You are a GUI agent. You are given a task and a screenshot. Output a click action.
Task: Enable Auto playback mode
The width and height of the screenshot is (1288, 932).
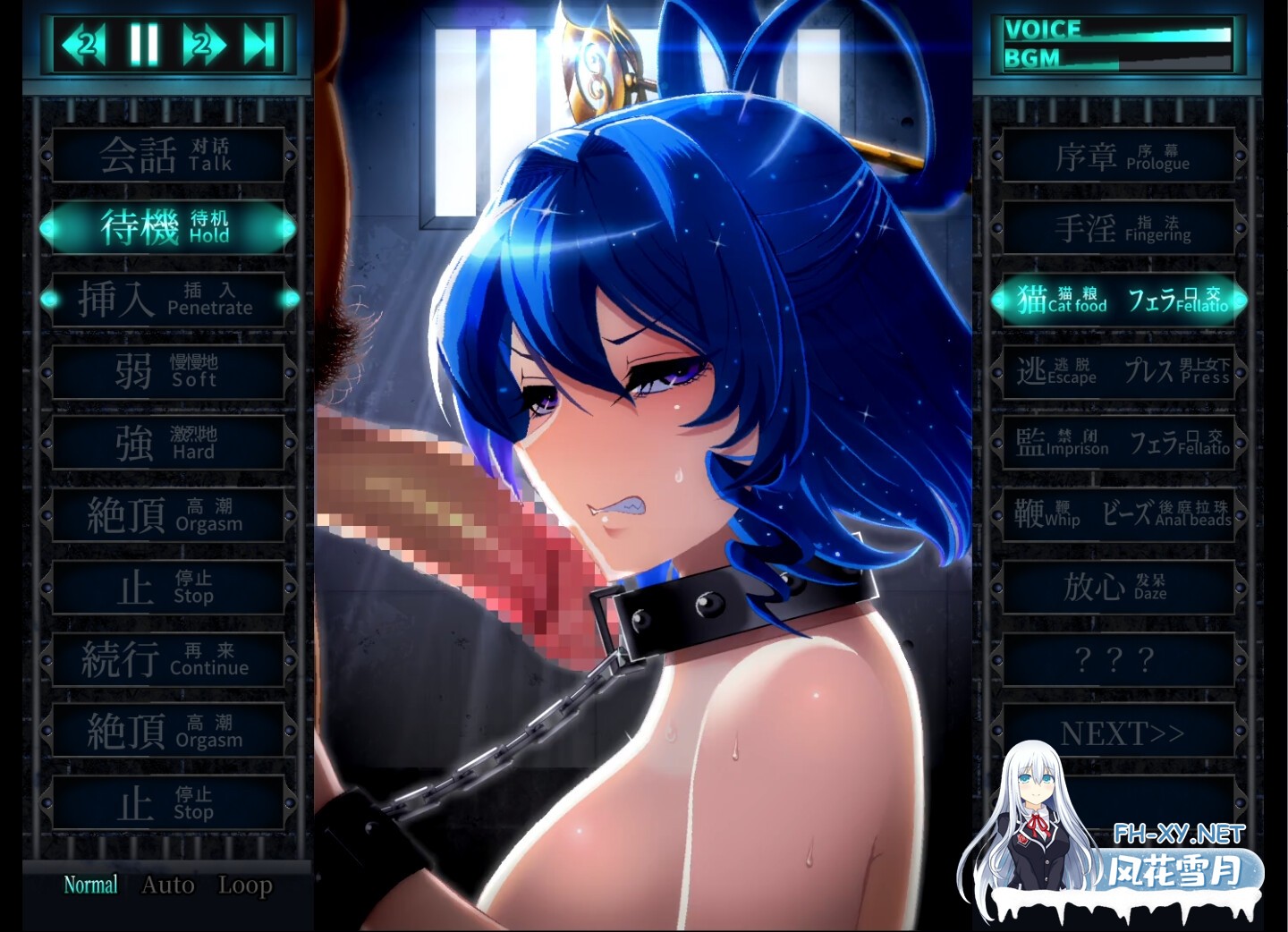pyautogui.click(x=168, y=885)
